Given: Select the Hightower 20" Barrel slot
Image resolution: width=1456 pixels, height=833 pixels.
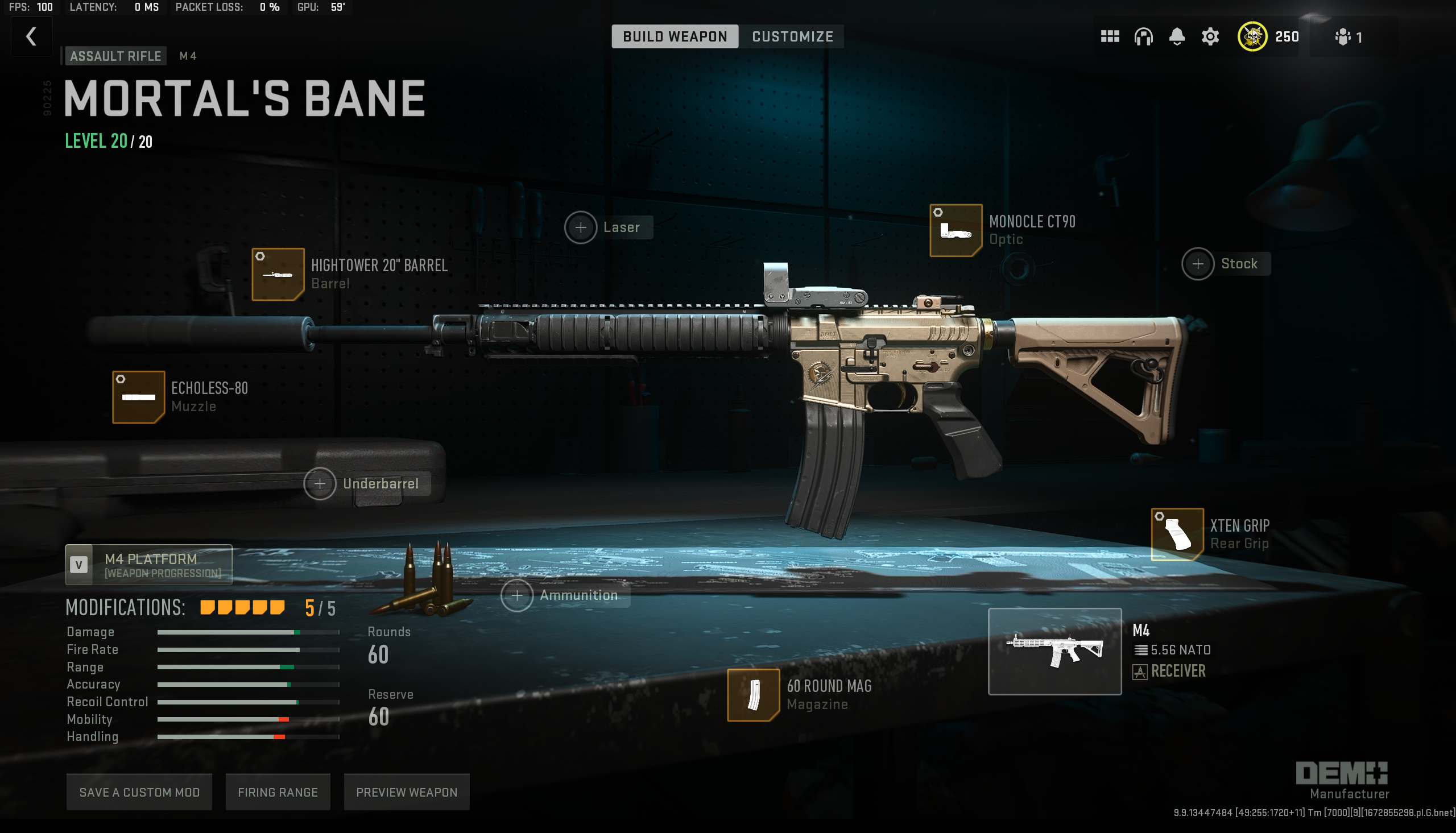Looking at the screenshot, I should pyautogui.click(x=278, y=274).
